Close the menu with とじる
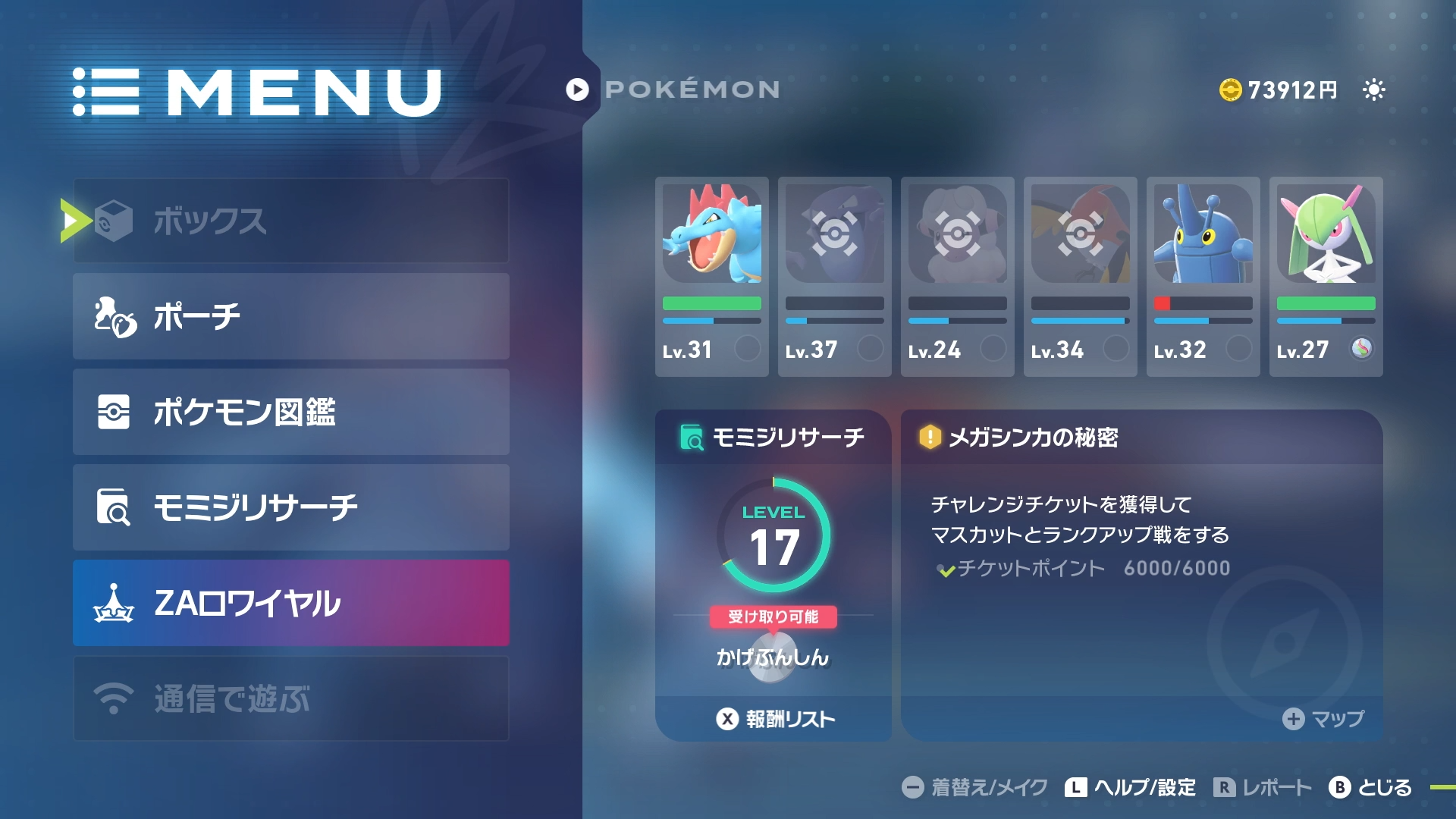Viewport: 1456px width, 819px height. [x=1370, y=787]
